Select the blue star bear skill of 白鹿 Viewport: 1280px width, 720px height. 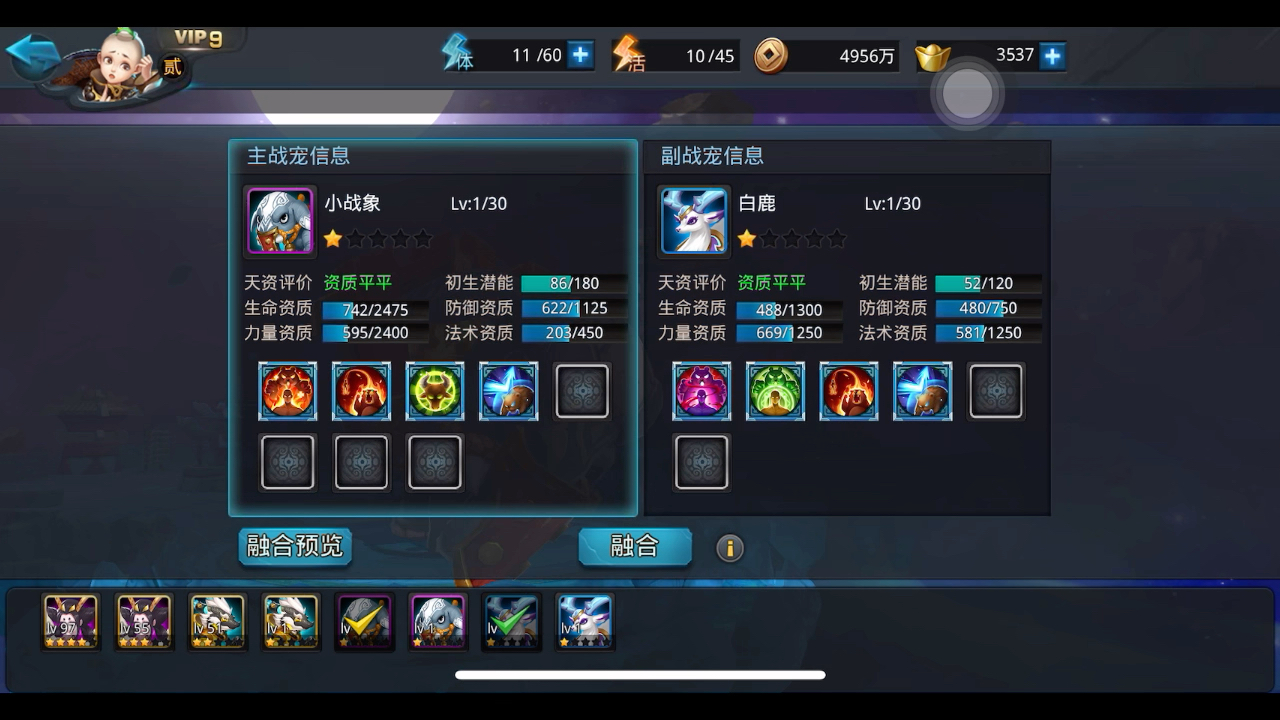click(922, 390)
